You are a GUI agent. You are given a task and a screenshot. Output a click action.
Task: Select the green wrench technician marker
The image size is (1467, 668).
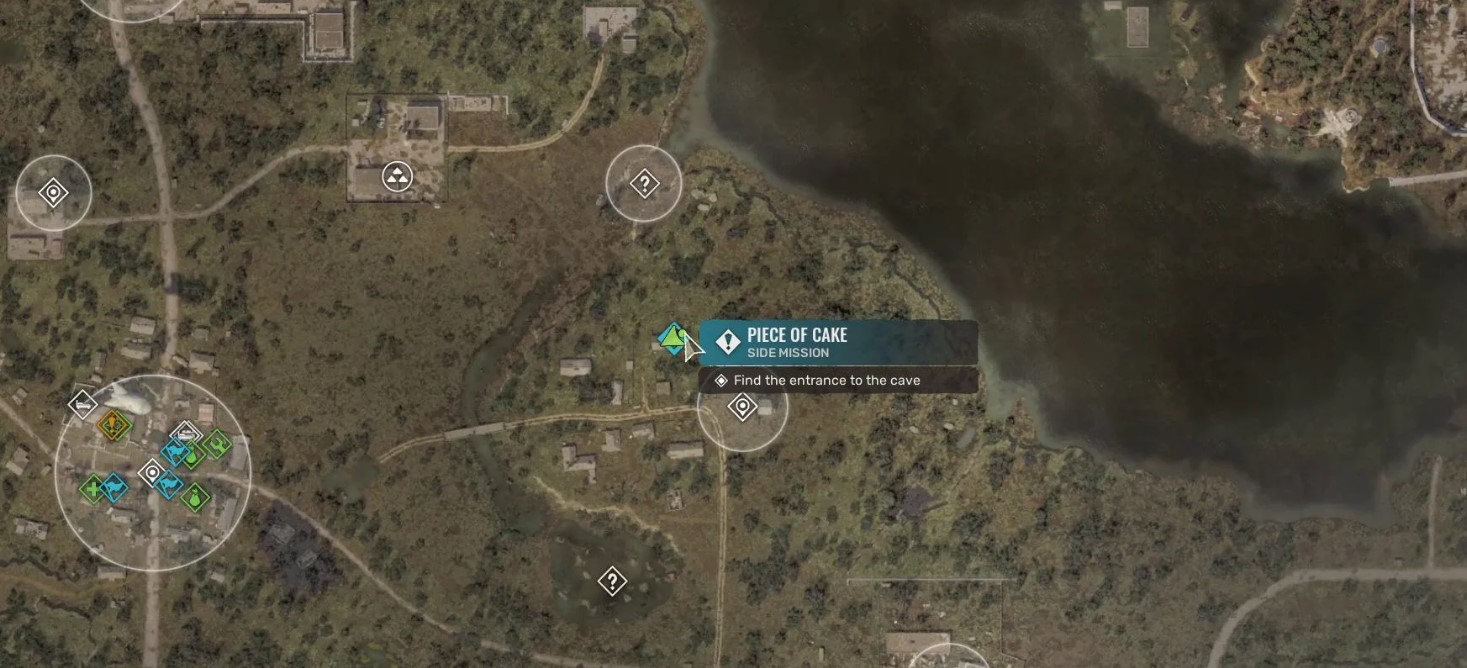[x=216, y=442]
